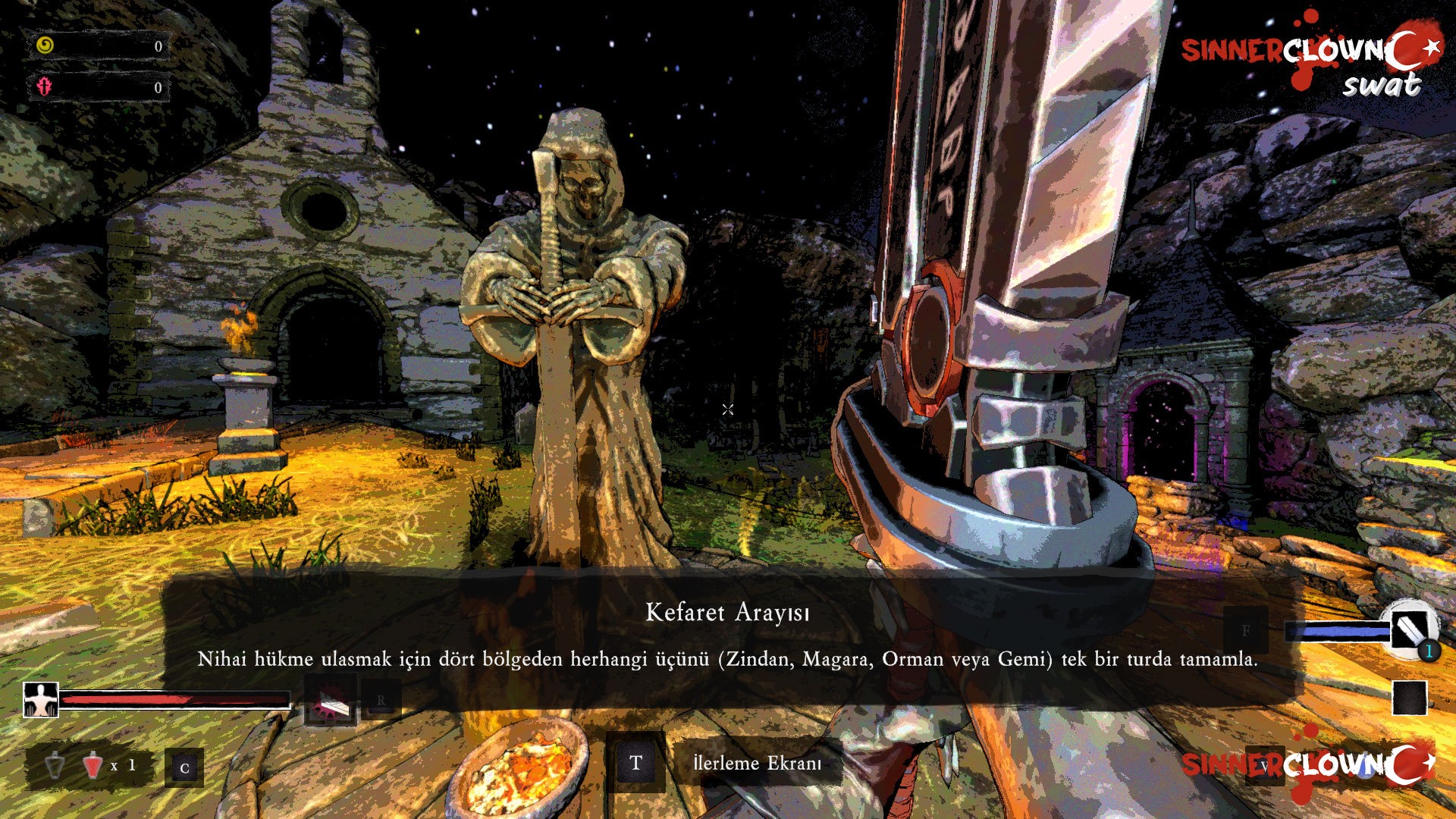Select the red potion icon

click(x=93, y=765)
